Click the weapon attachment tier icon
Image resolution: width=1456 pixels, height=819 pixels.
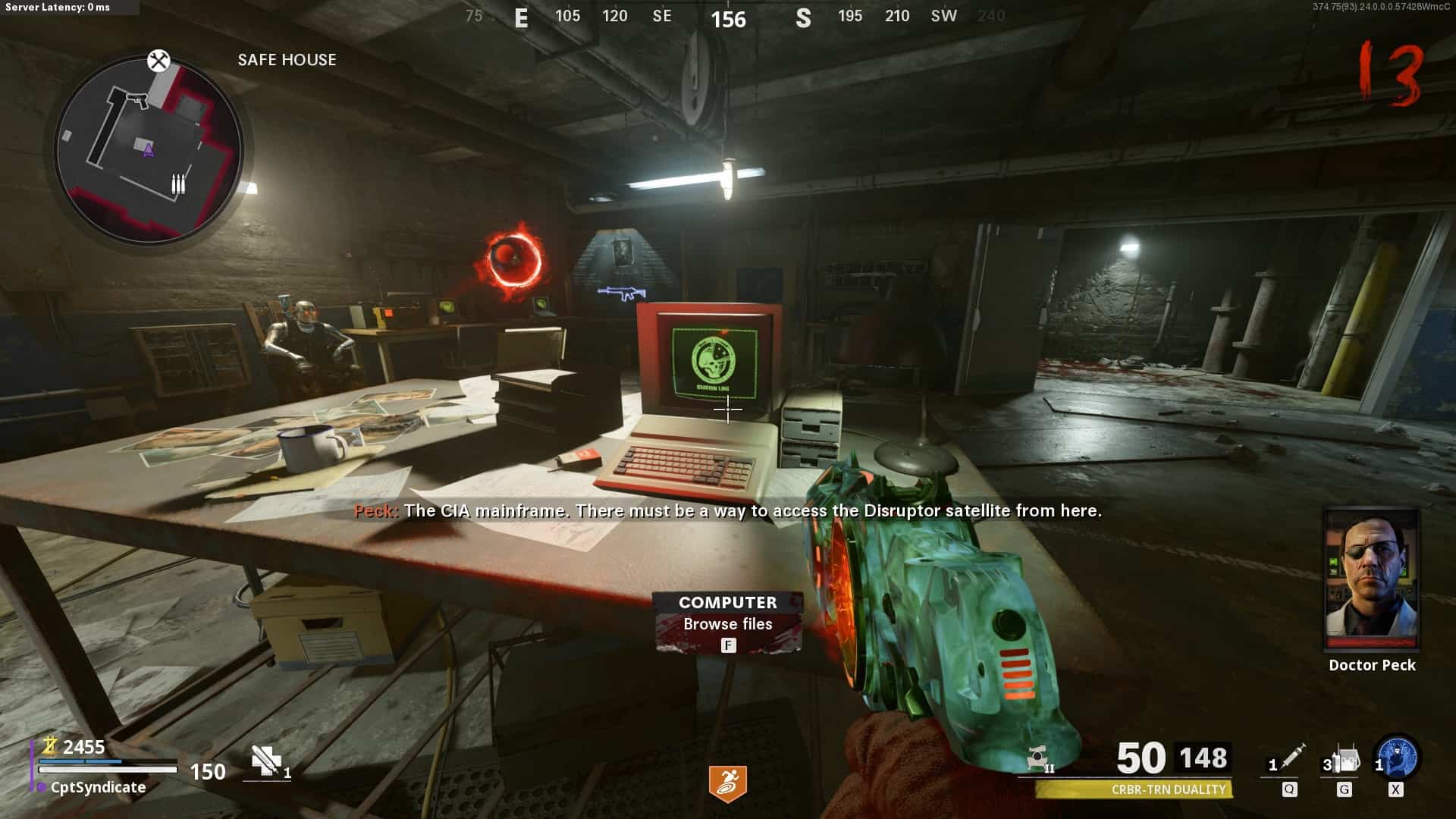click(1037, 759)
